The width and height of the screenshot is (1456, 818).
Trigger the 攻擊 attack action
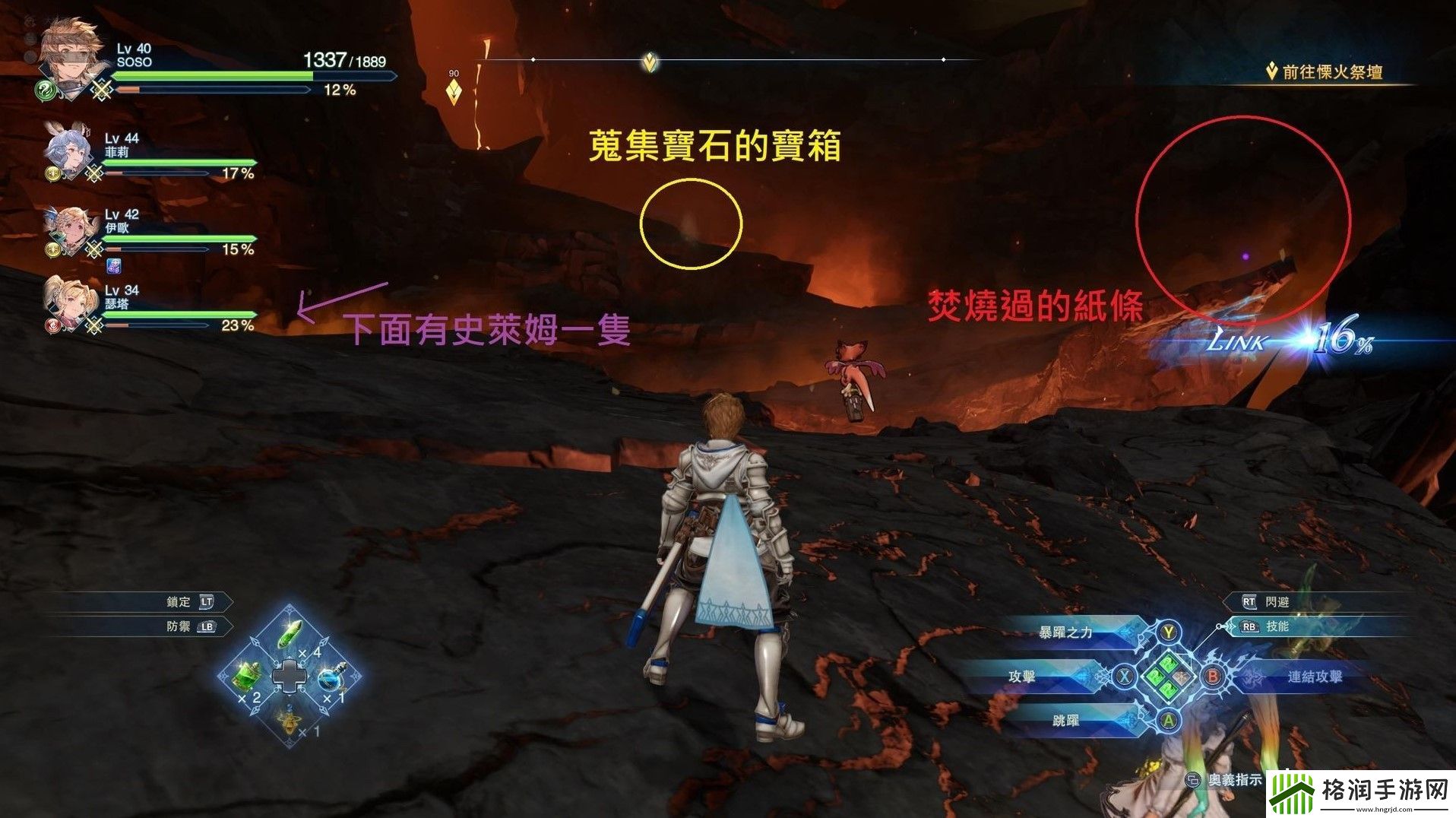tap(1022, 676)
